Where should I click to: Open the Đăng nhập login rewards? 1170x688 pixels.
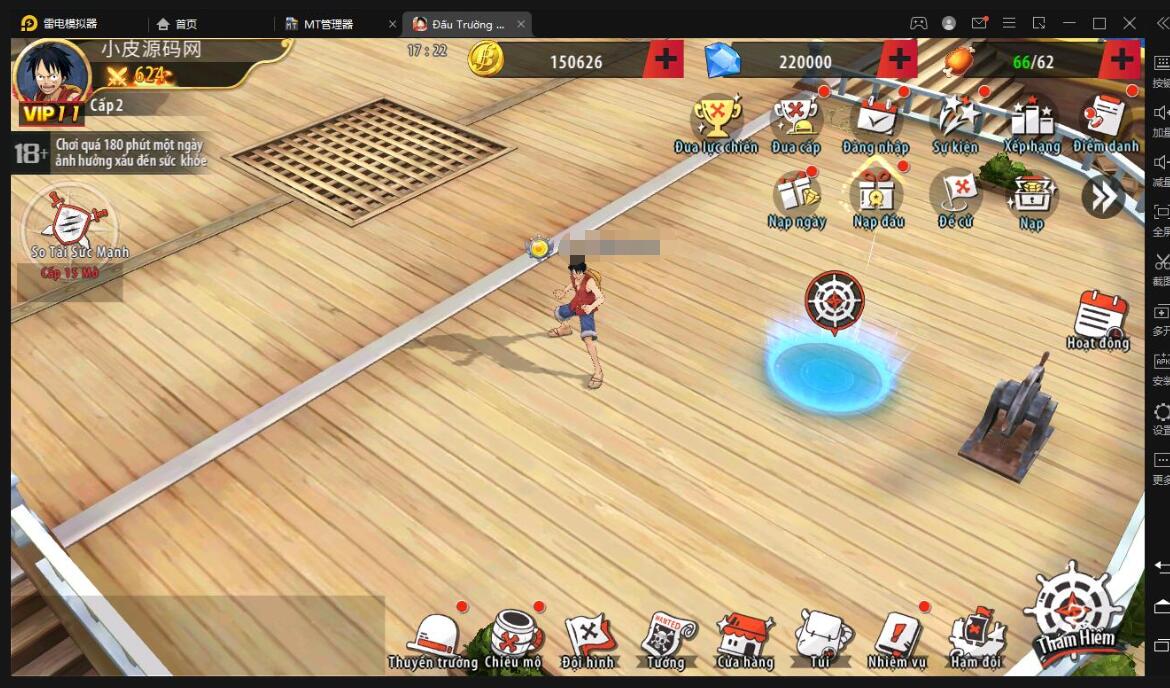point(876,120)
